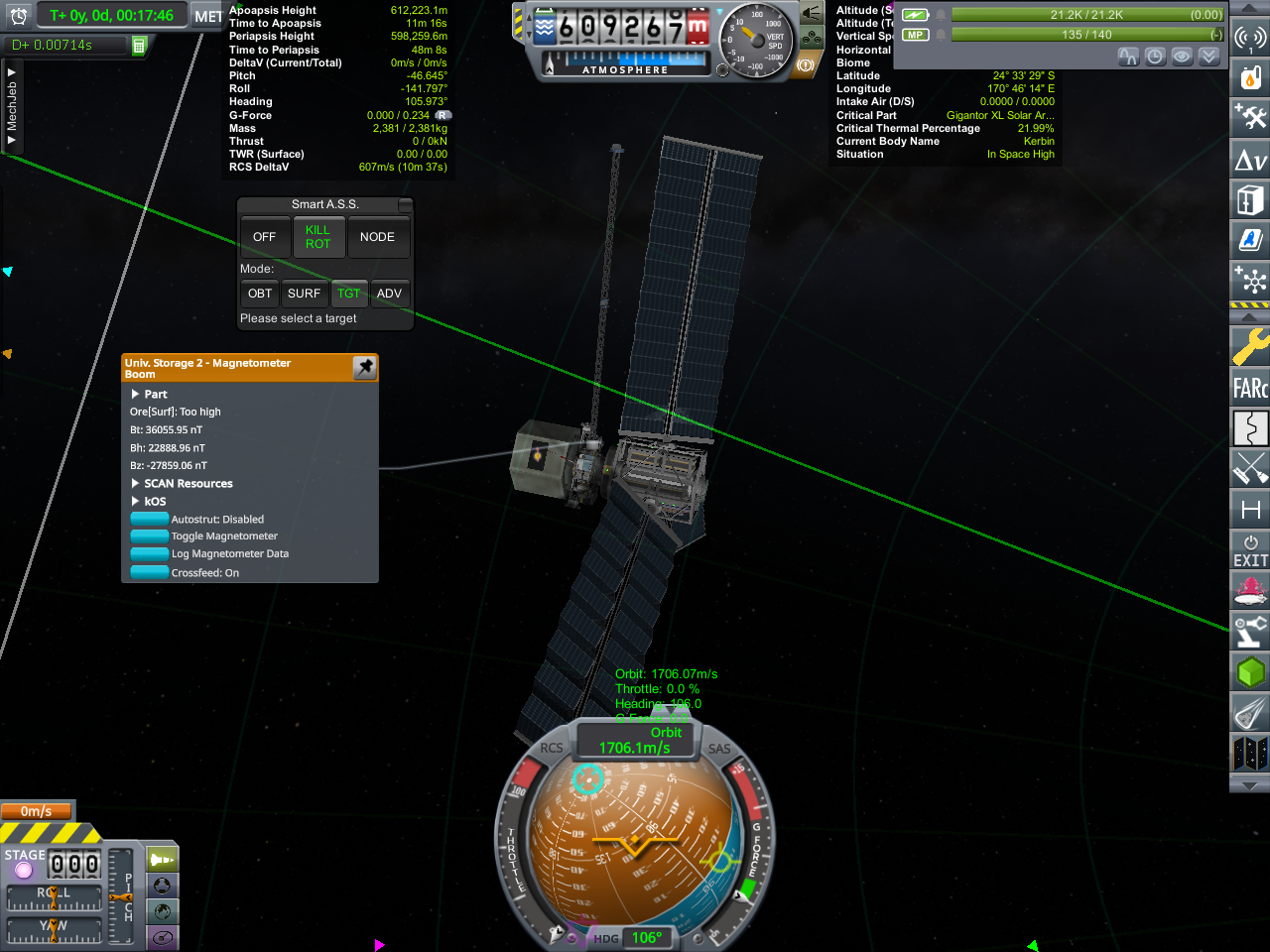Toggle the magnetometer on the boom part
This screenshot has height=952, width=1270.
tap(150, 536)
